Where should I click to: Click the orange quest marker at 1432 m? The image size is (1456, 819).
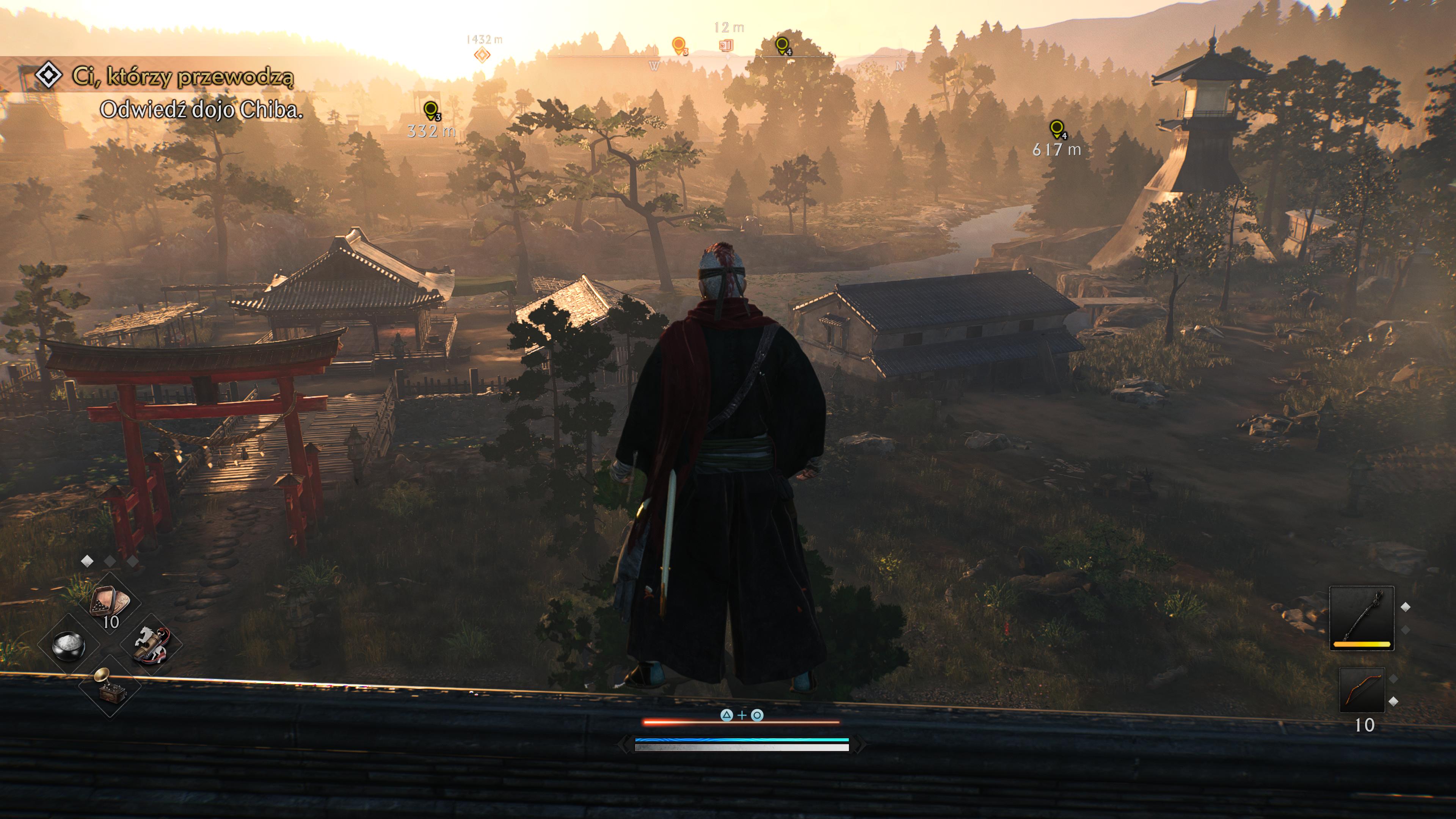(482, 55)
